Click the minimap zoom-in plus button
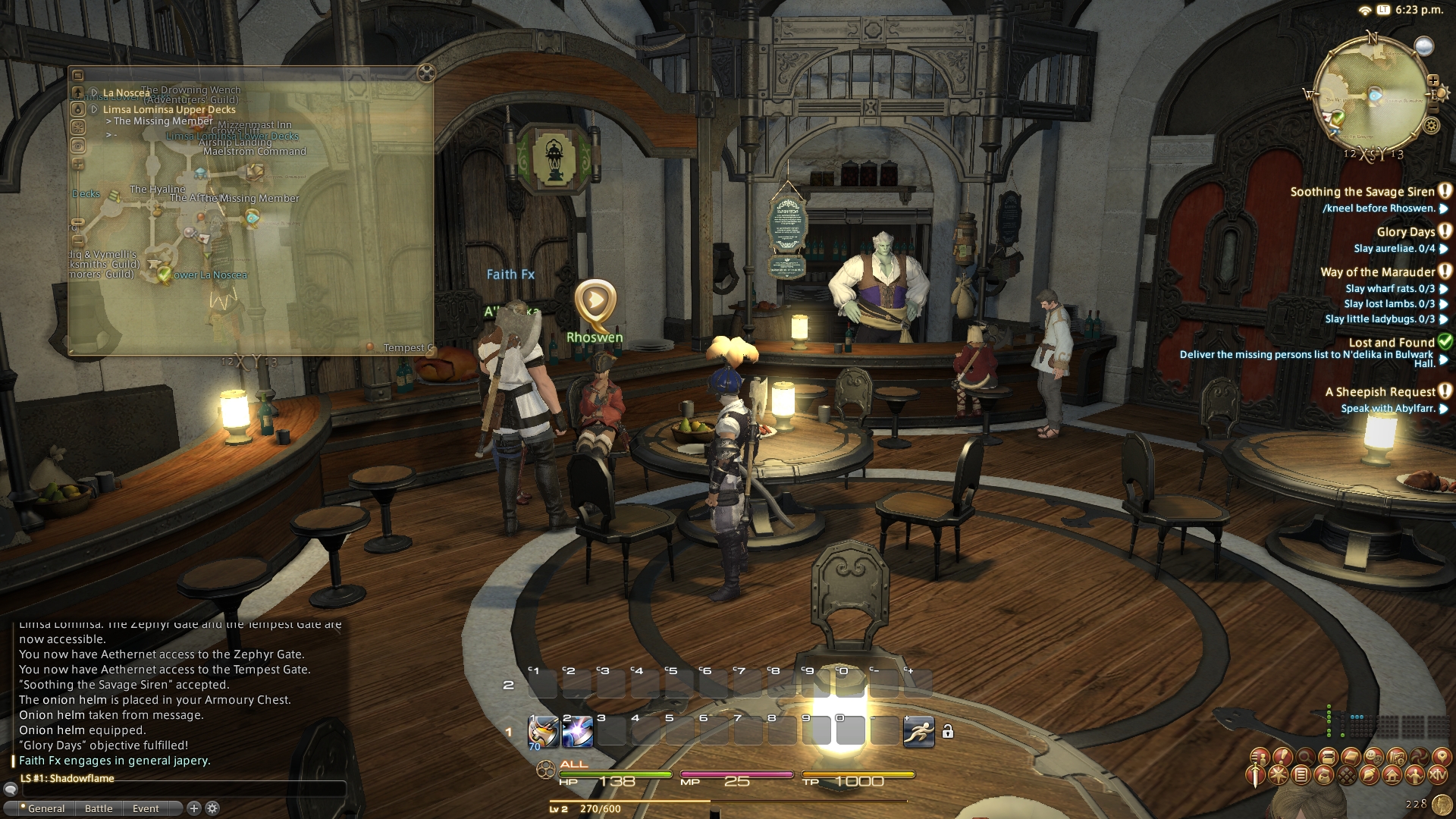Image resolution: width=1456 pixels, height=819 pixels. (x=1433, y=80)
